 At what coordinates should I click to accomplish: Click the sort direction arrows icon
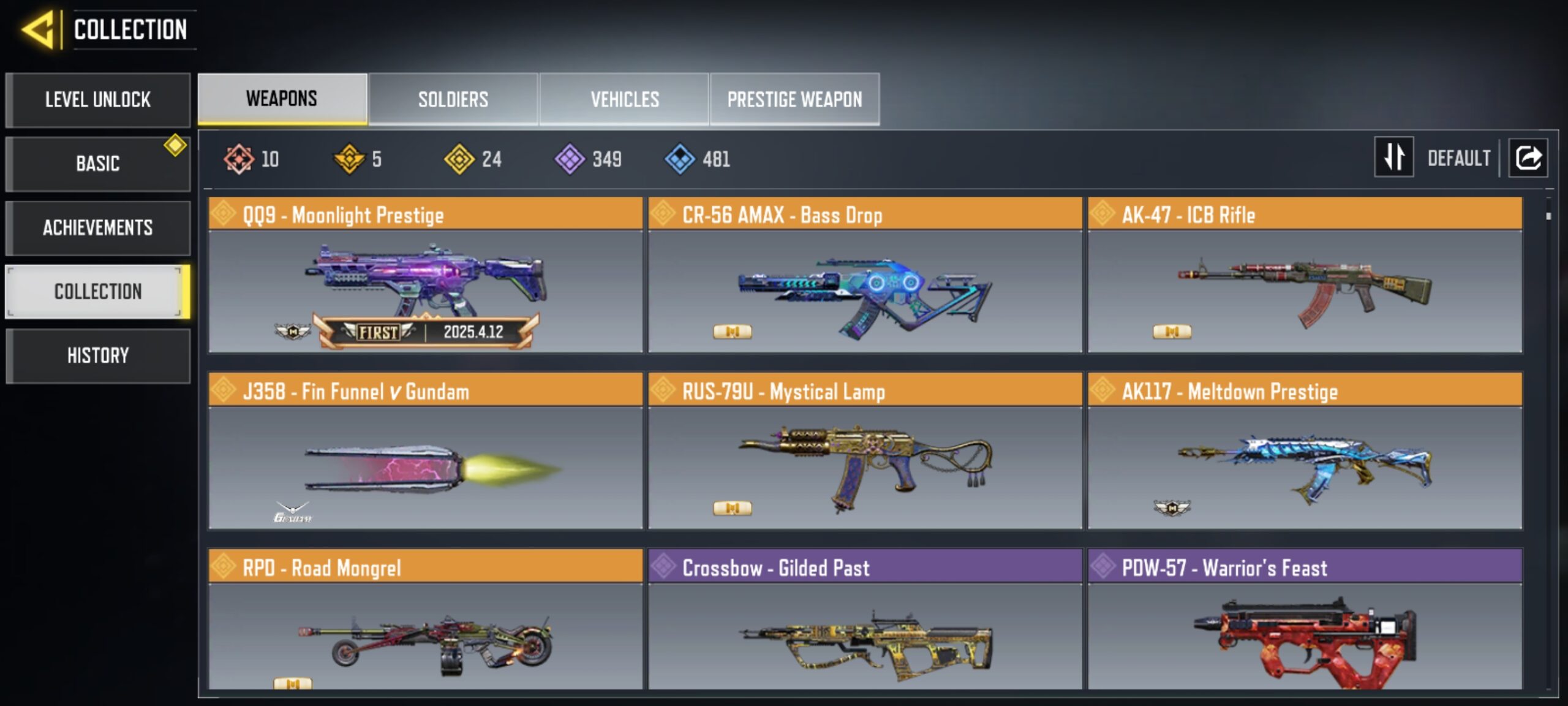[1393, 158]
